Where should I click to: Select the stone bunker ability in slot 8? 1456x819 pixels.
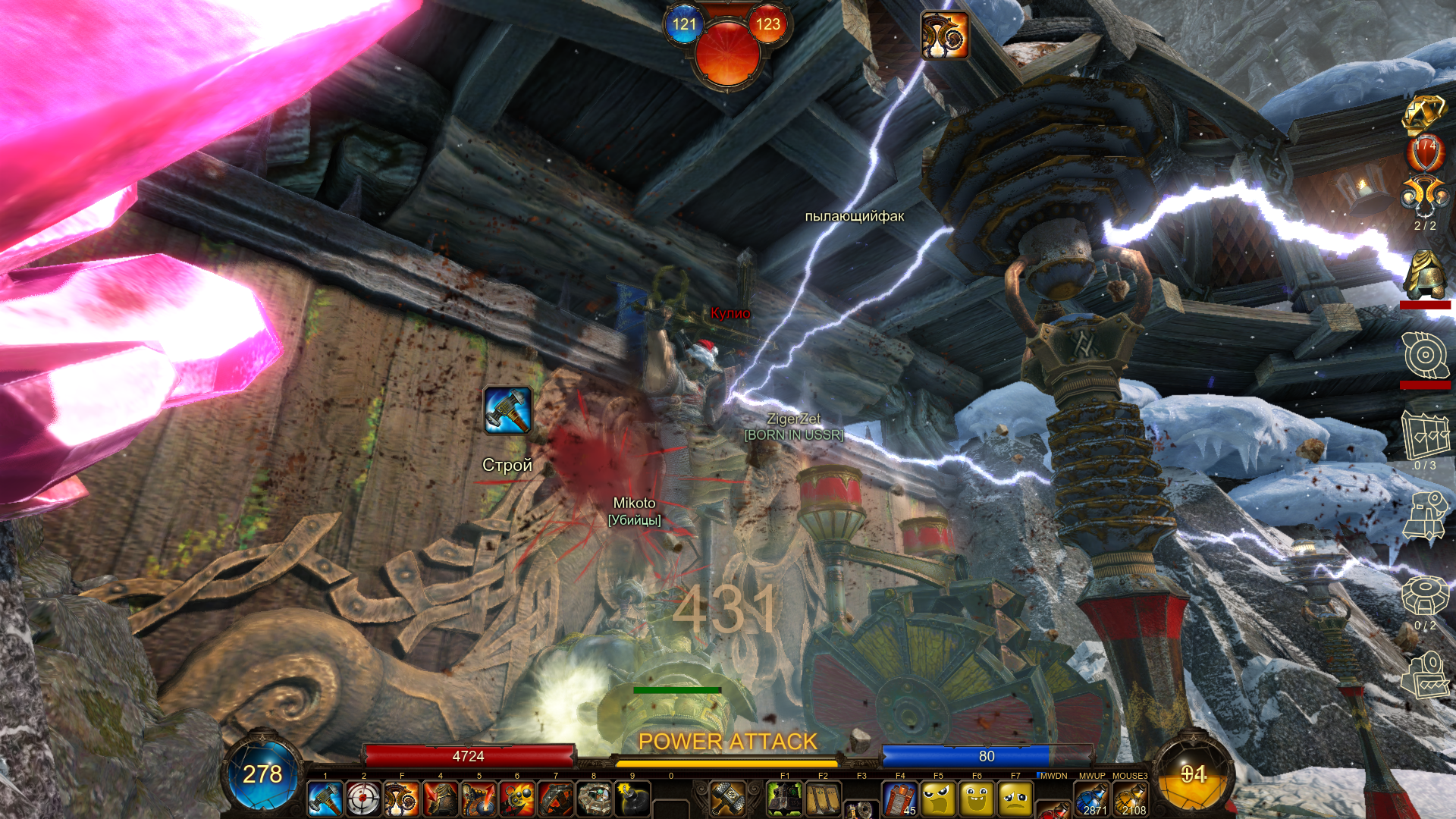[595, 799]
